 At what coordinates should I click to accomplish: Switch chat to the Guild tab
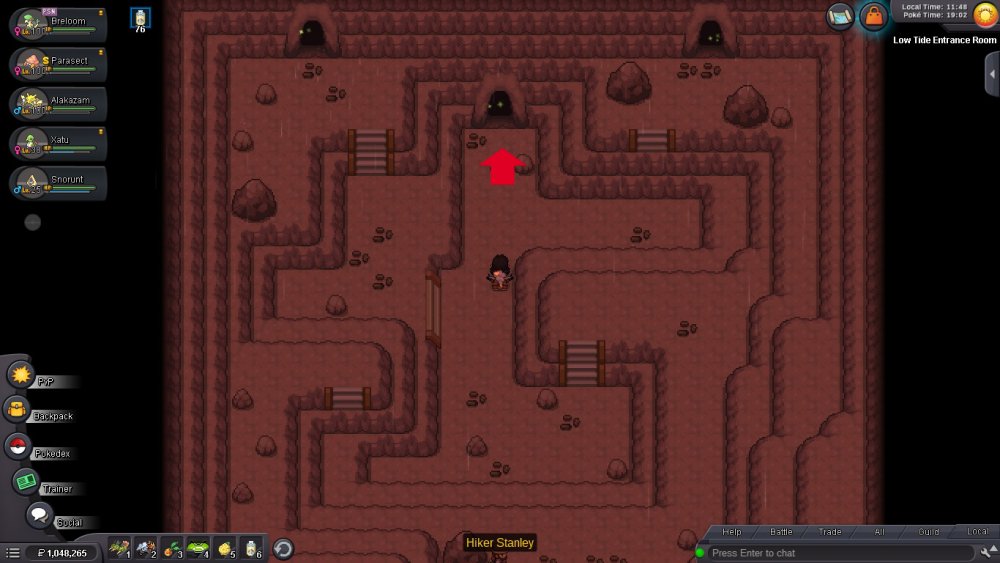pos(929,532)
